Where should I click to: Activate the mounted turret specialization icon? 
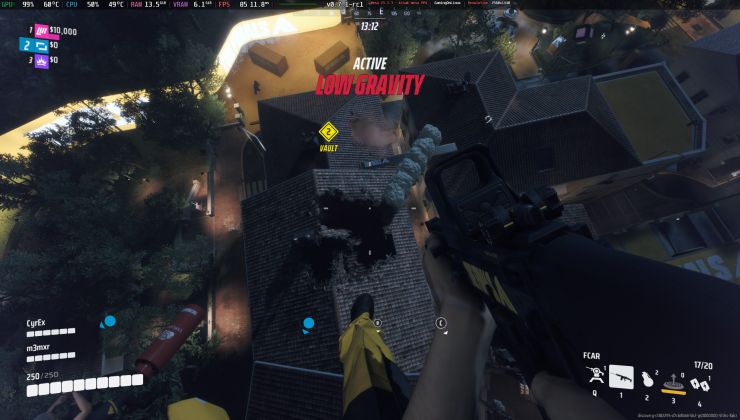(594, 376)
